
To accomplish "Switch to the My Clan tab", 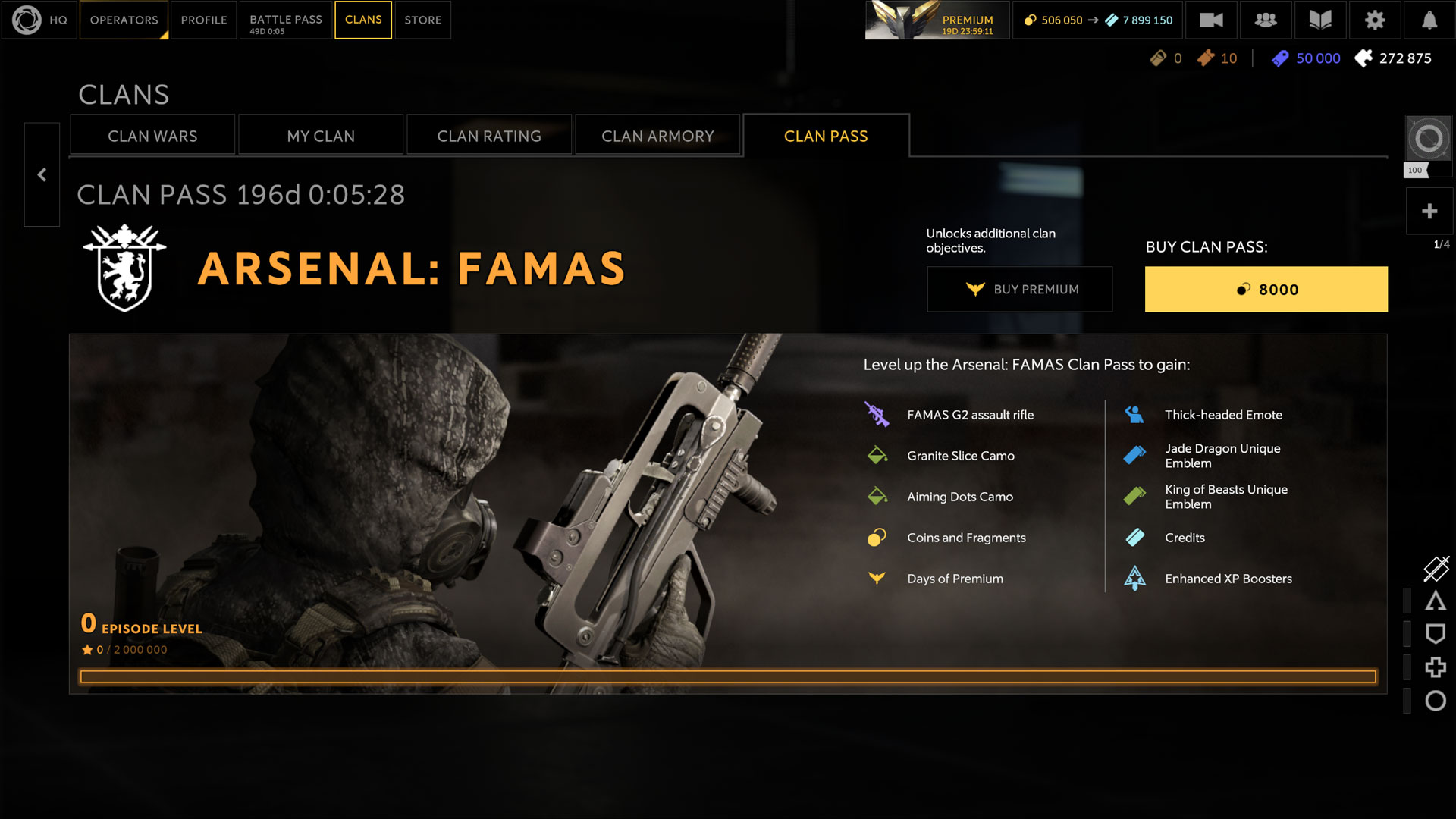I will pos(321,136).
